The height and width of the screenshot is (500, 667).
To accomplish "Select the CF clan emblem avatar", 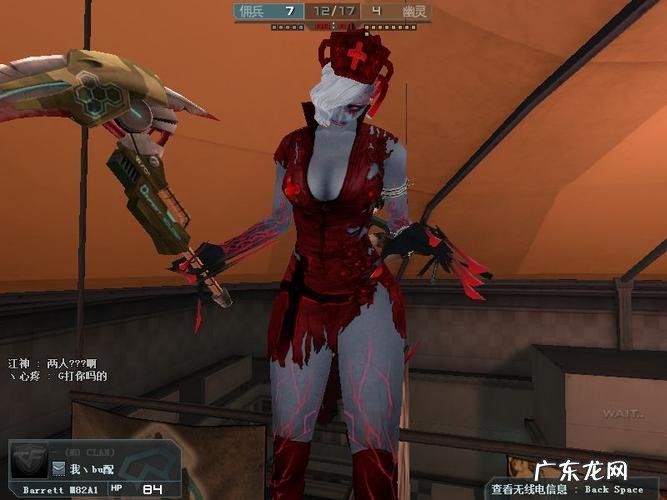I will 30,462.
